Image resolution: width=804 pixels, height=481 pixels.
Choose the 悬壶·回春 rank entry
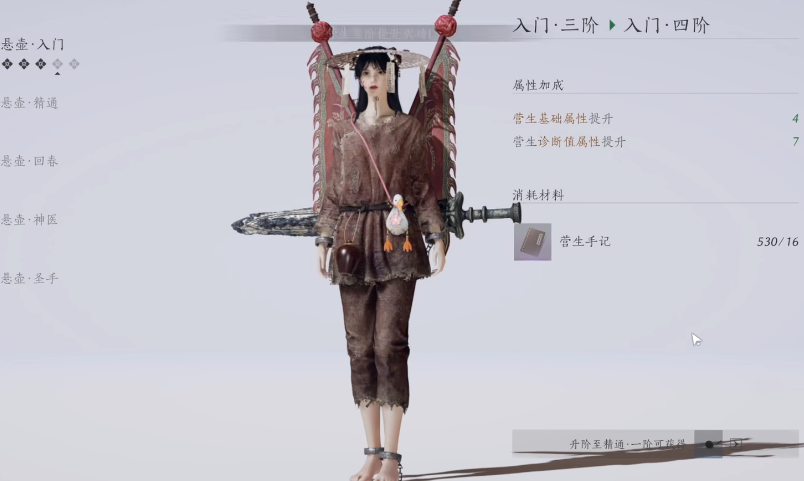pyautogui.click(x=30, y=161)
